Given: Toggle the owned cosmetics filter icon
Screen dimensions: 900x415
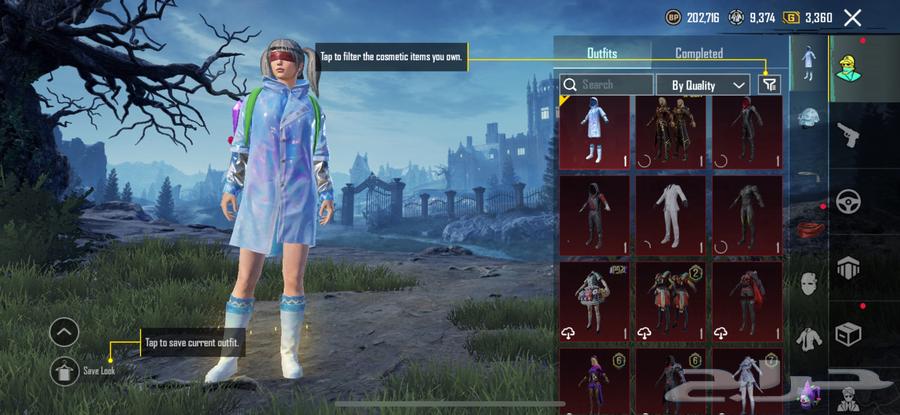Looking at the screenshot, I should tap(769, 85).
